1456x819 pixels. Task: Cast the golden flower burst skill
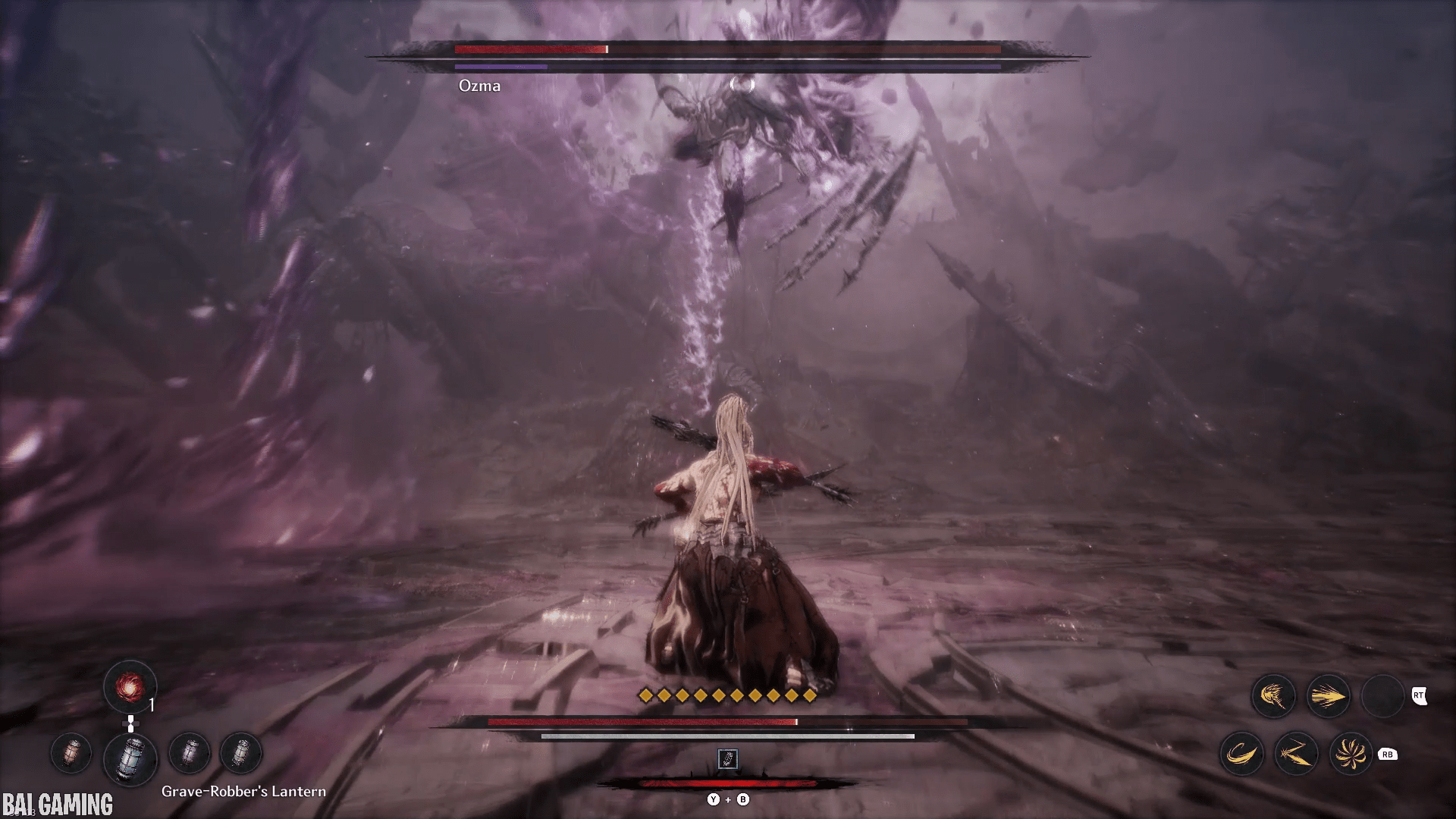1351,754
